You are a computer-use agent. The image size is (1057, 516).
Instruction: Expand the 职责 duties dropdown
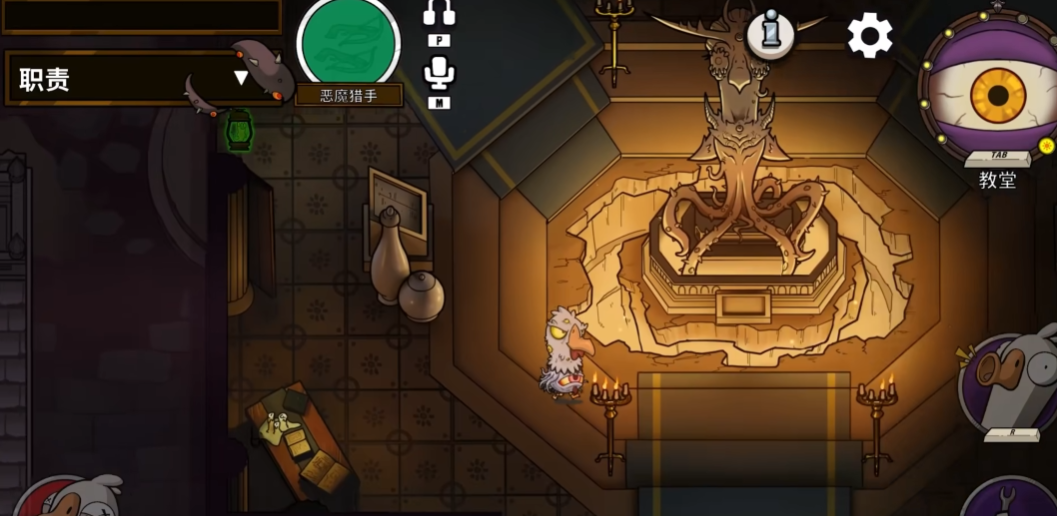[240, 78]
